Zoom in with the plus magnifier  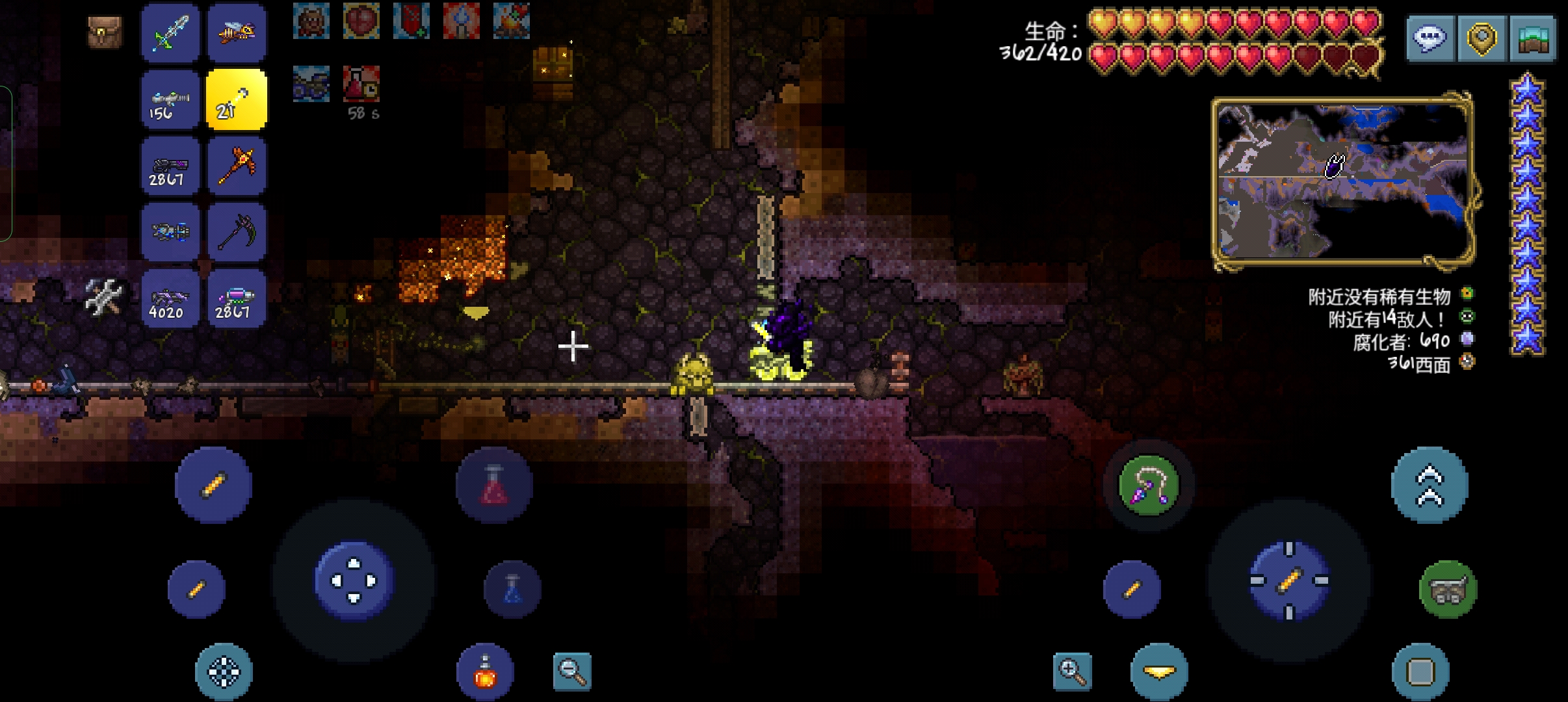tap(1072, 671)
